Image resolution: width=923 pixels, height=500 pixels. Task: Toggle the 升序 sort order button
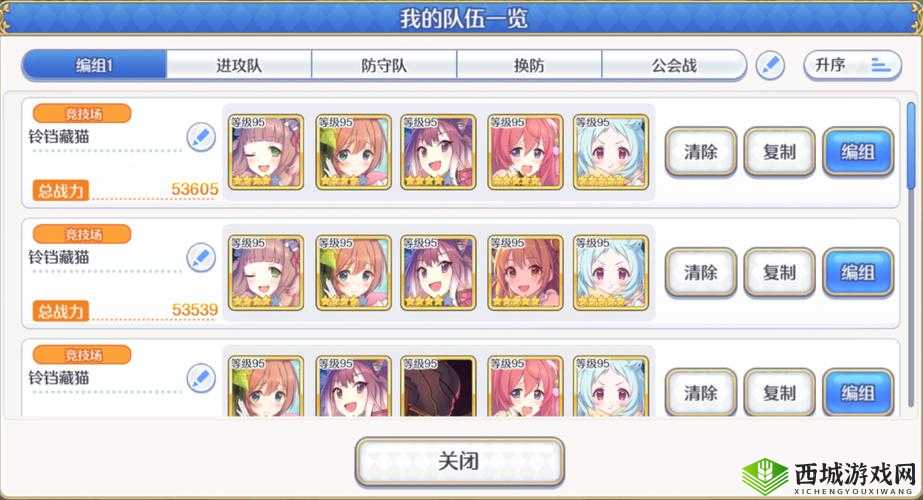[851, 66]
